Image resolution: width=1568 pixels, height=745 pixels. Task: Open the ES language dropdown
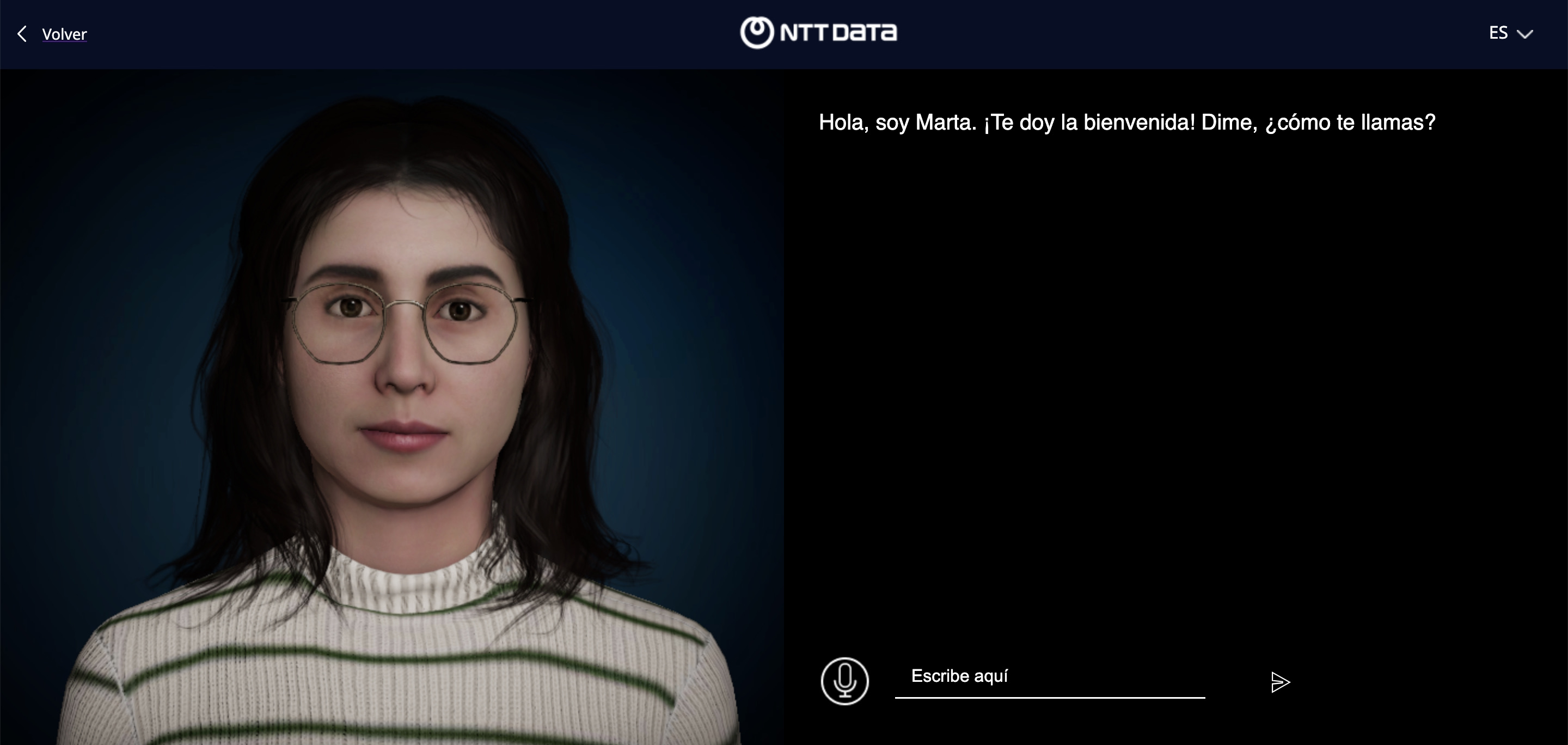(x=1510, y=33)
